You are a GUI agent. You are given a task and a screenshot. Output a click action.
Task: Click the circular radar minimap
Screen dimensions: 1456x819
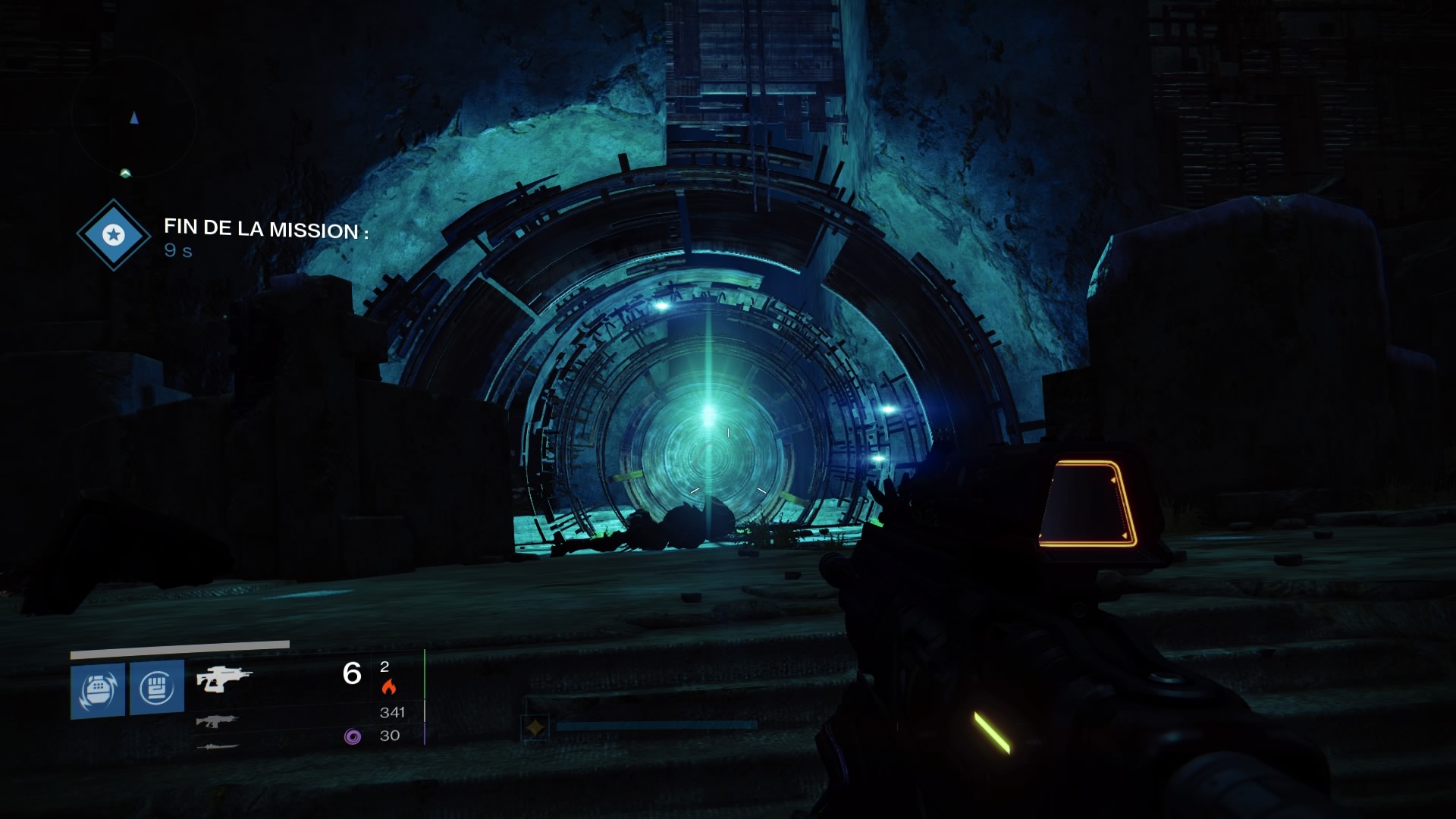tap(134, 118)
